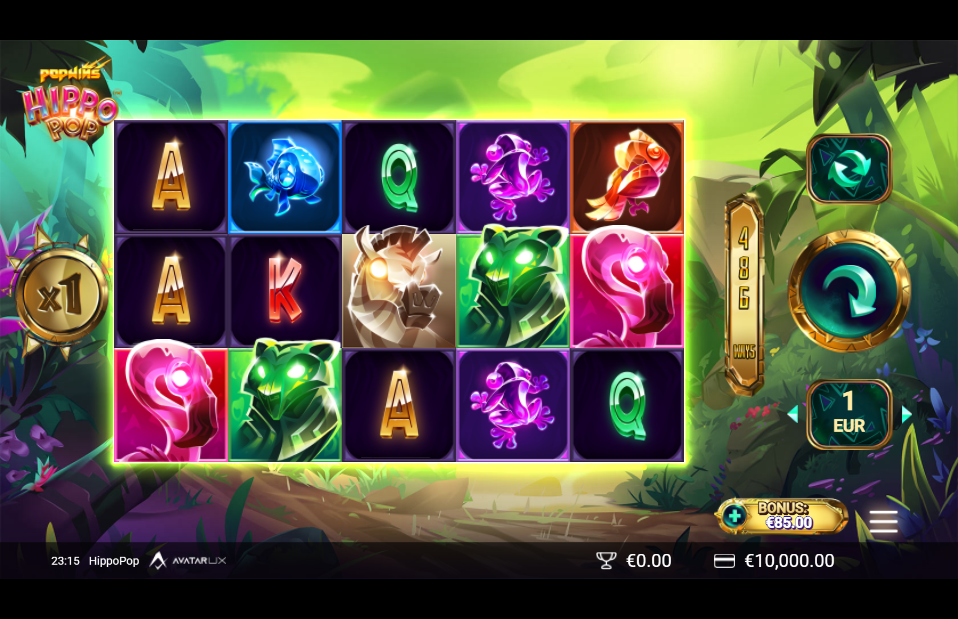Select the 1 EUR bet amount display
The width and height of the screenshot is (958, 619).
pyautogui.click(x=849, y=414)
